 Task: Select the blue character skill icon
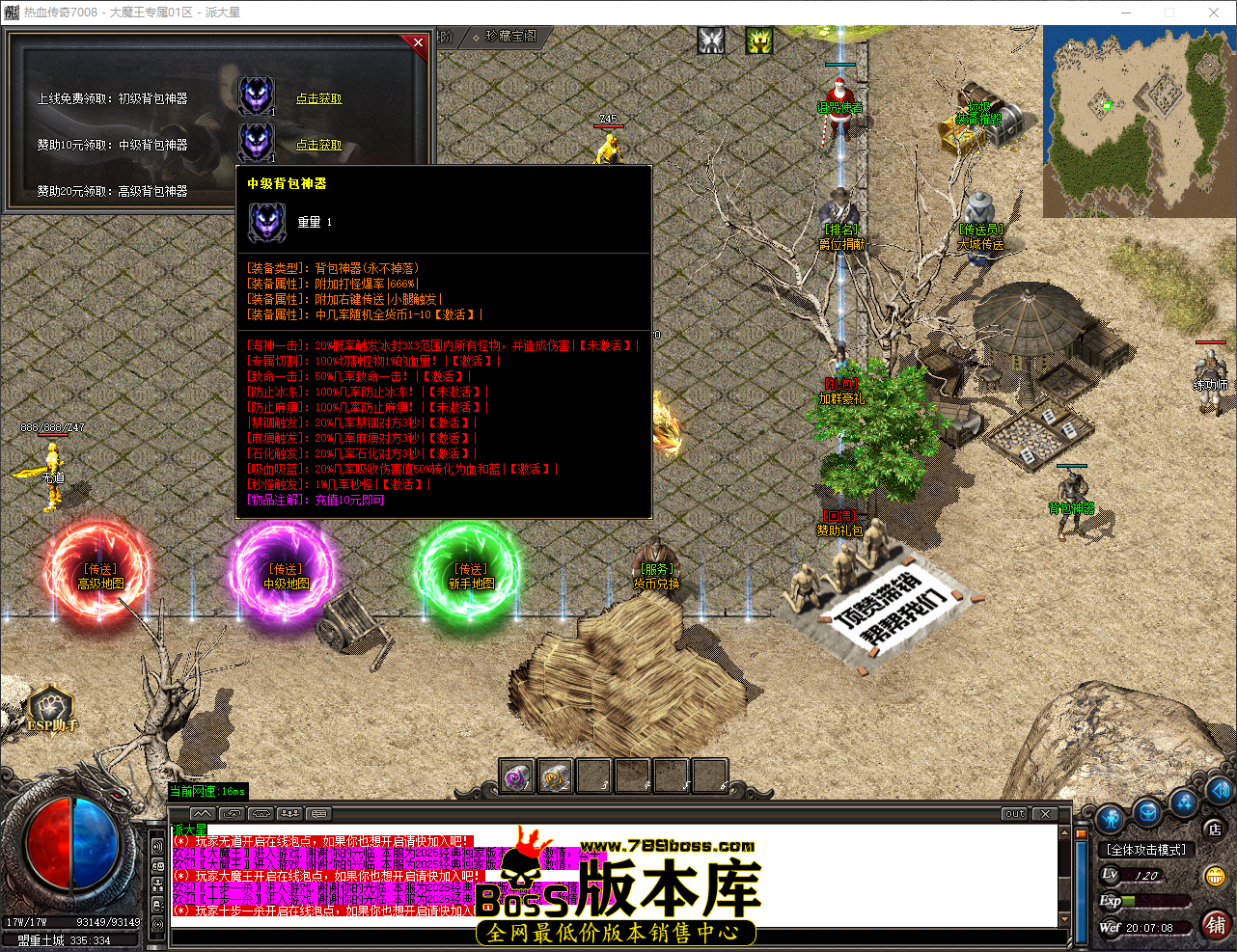pos(1110,817)
